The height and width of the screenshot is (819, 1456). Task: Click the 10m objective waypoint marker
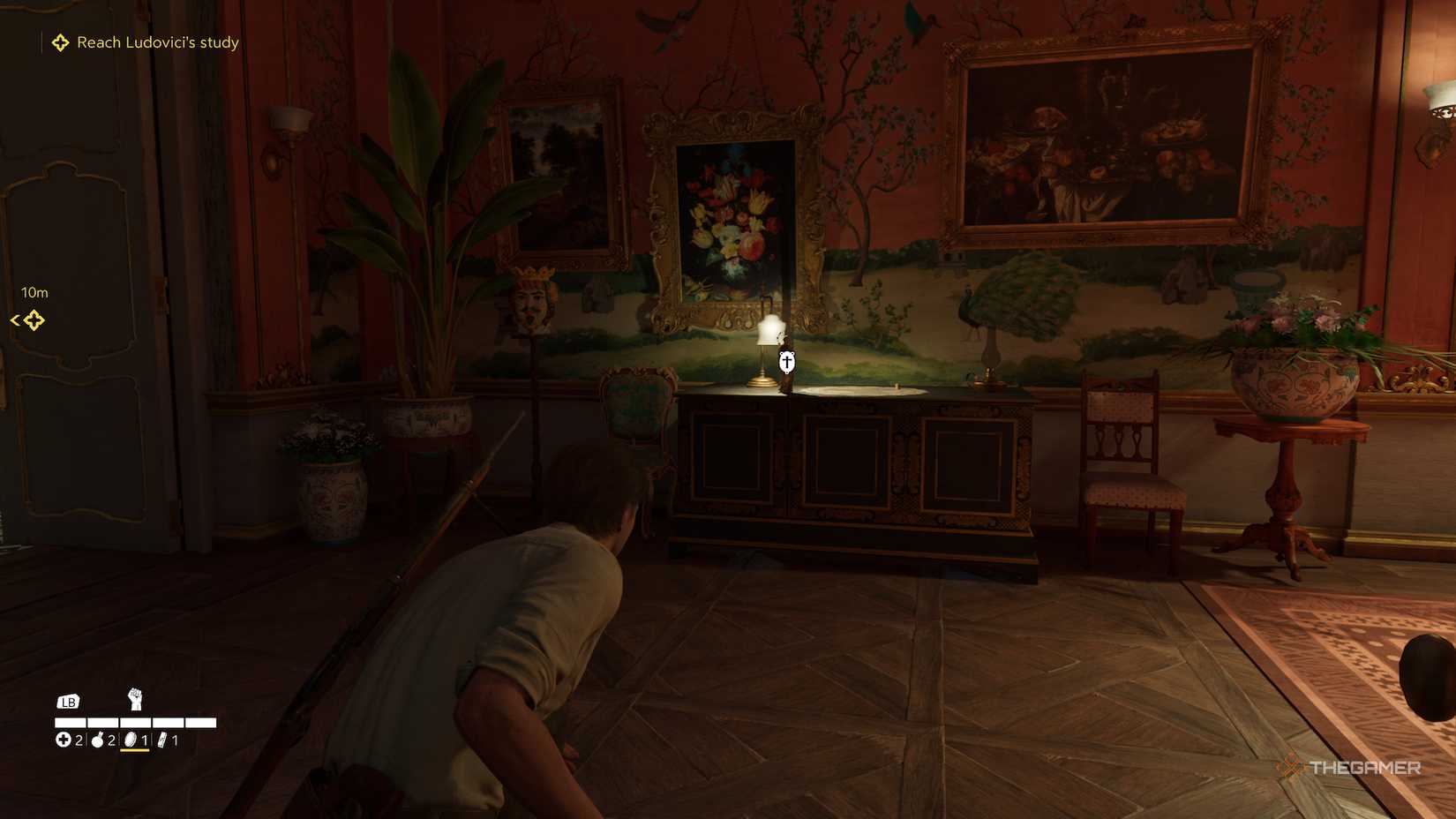(x=34, y=320)
